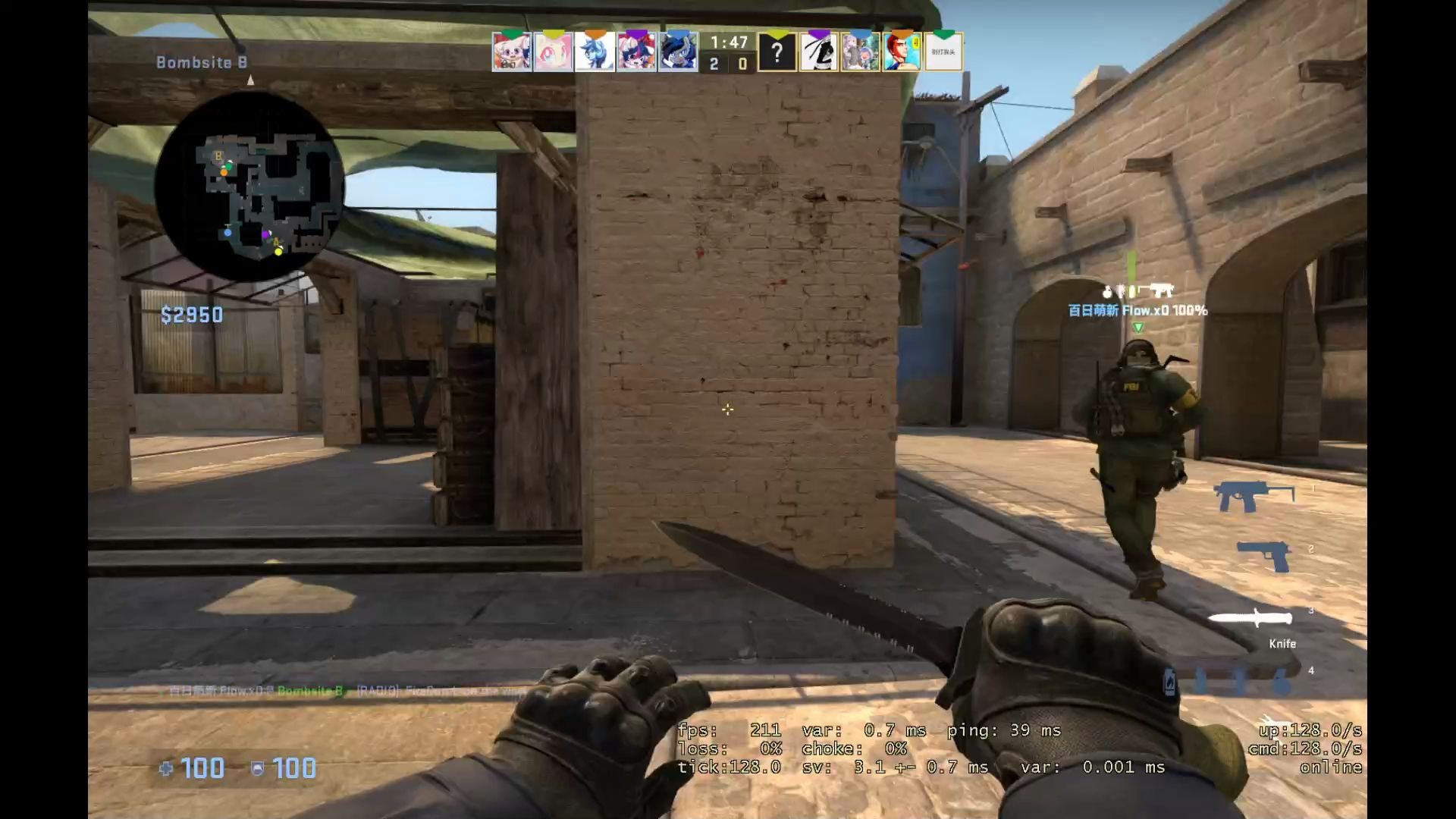Screen dimensions: 1456x819
Task: Click the question mark avatar on the scoreboard
Action: [x=777, y=52]
